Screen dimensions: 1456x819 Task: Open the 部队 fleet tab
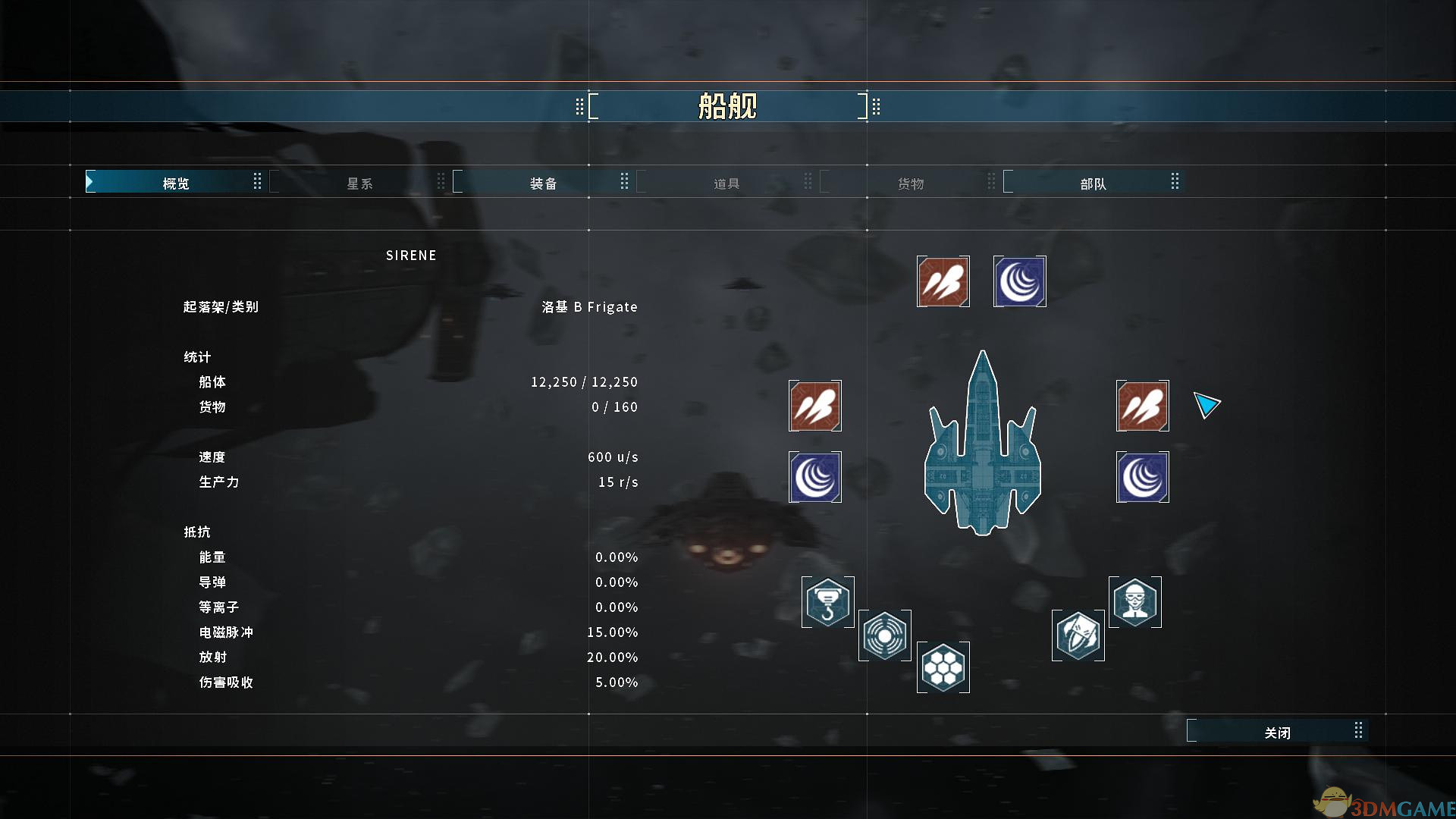(x=1093, y=183)
